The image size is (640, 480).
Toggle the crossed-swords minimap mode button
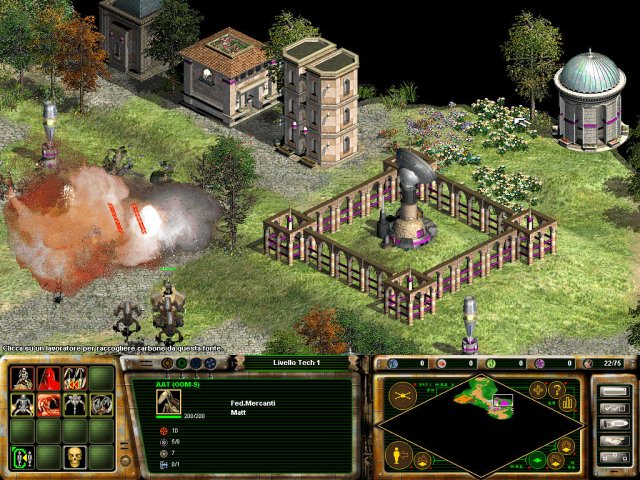pyautogui.click(x=401, y=394)
